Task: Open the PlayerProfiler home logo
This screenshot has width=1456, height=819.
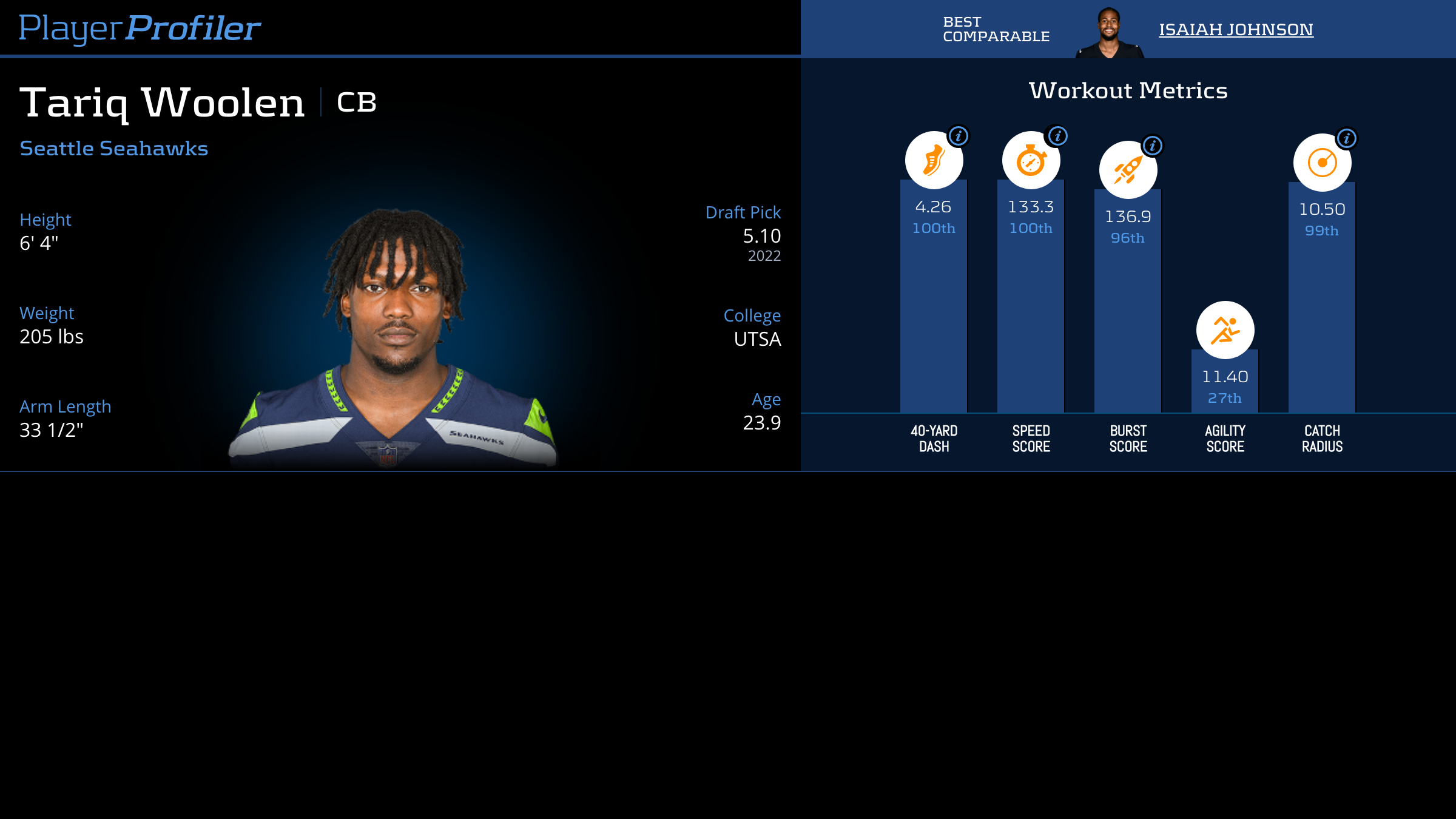Action: [140, 29]
